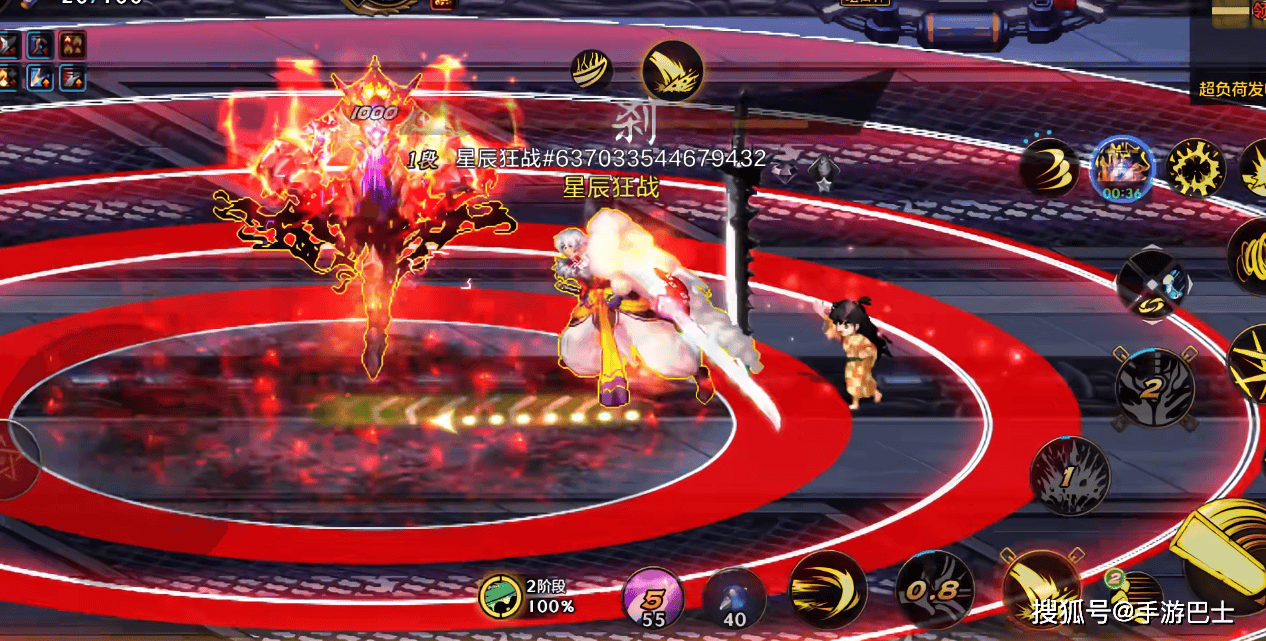This screenshot has width=1266, height=641.
Task: Activate the awakening skill with 00:36 timer
Action: [x=1122, y=167]
